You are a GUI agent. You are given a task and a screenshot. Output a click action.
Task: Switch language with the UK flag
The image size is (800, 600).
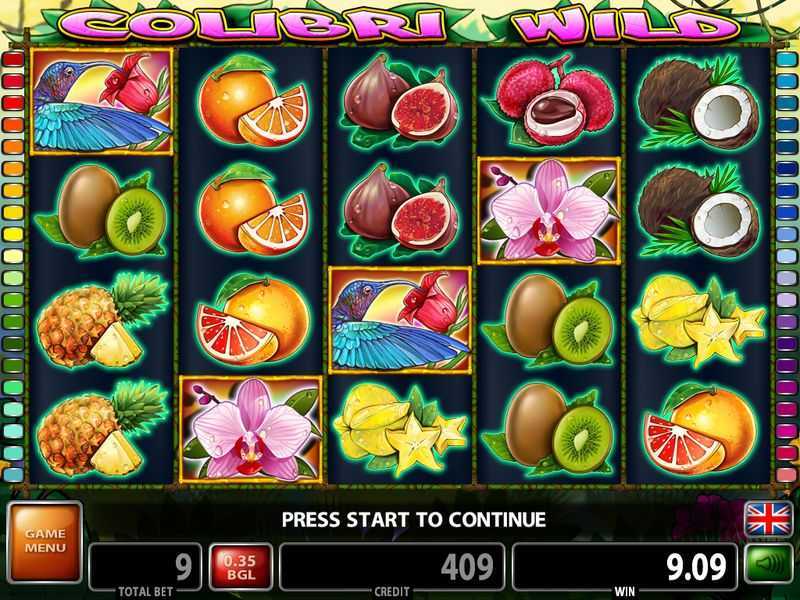(767, 519)
